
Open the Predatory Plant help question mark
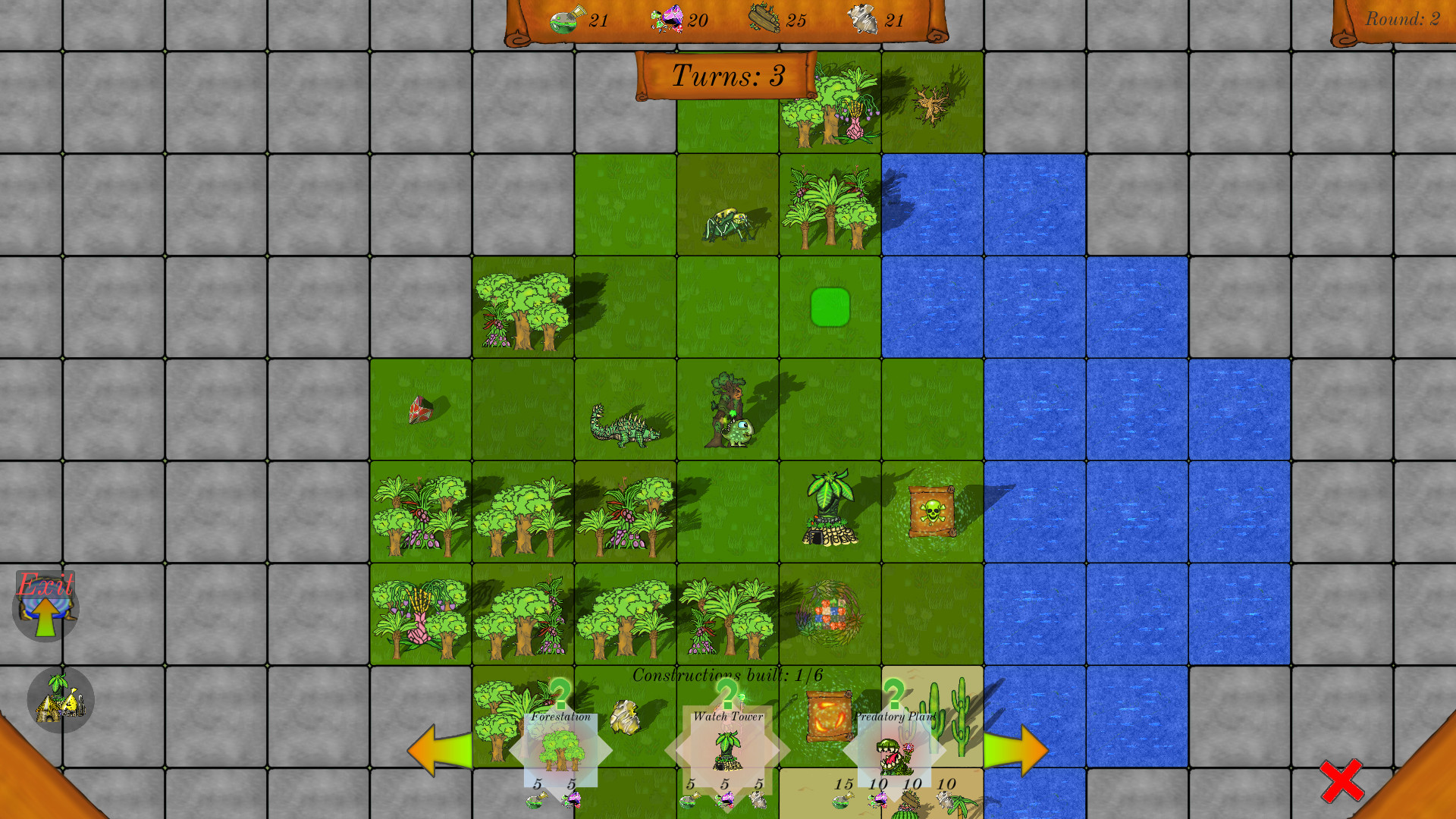click(895, 694)
